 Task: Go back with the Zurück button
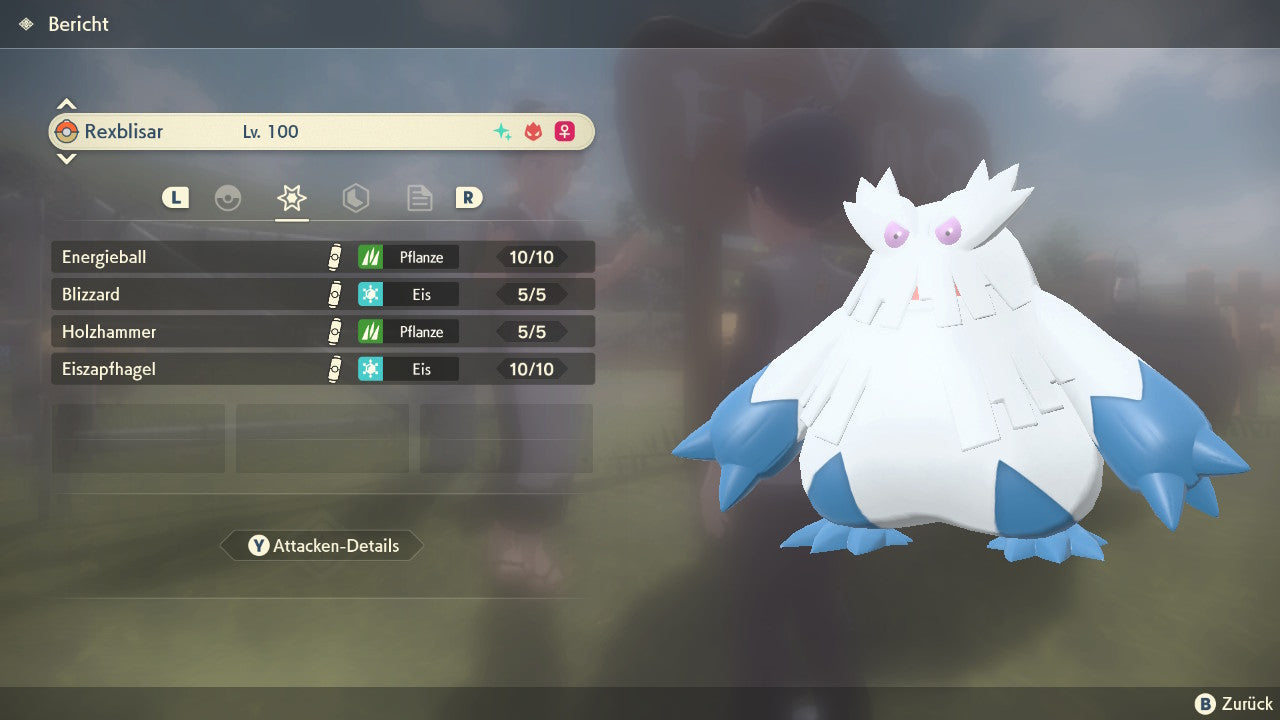pos(1233,704)
